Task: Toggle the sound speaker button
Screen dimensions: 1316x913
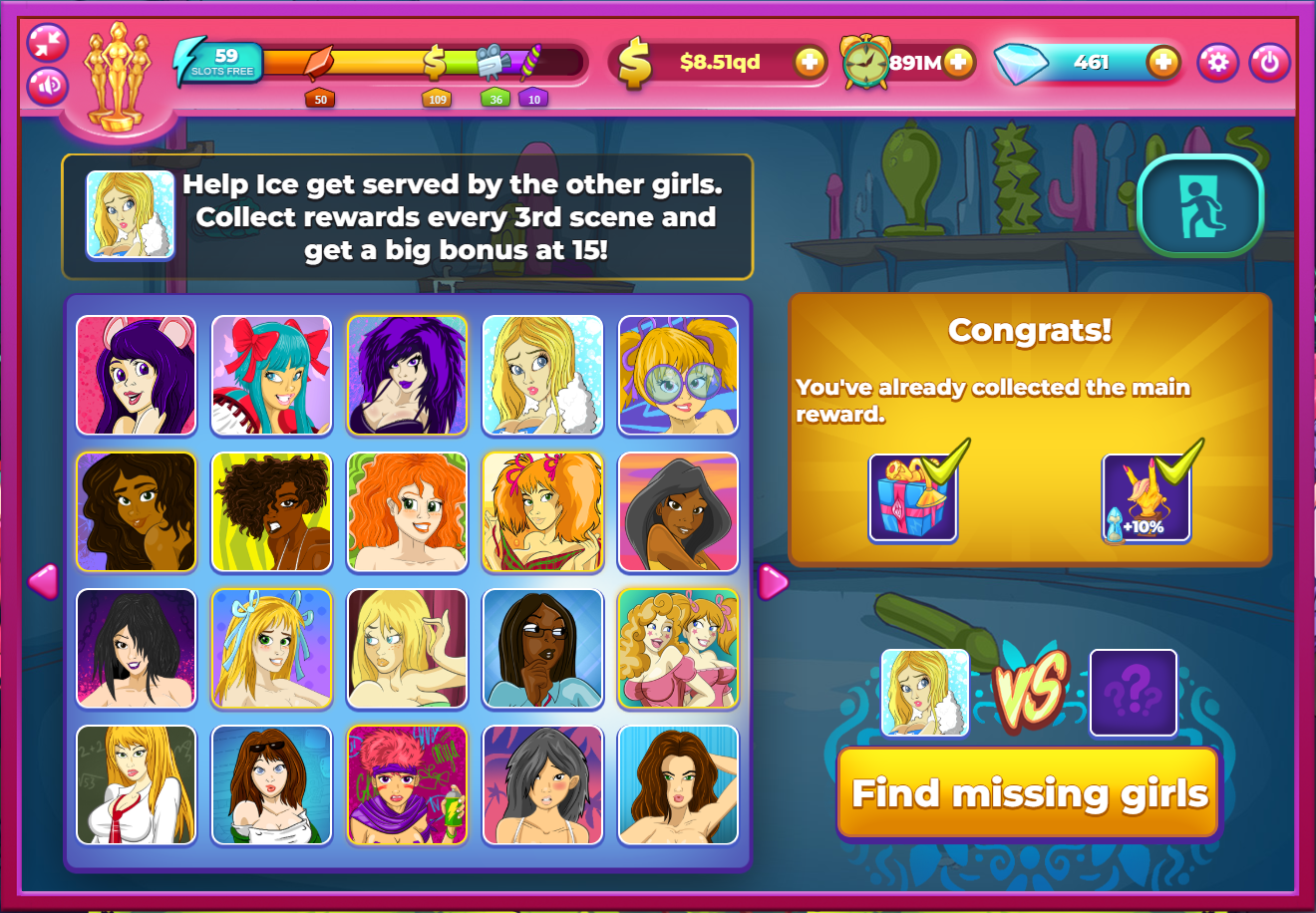Action: pos(48,86)
